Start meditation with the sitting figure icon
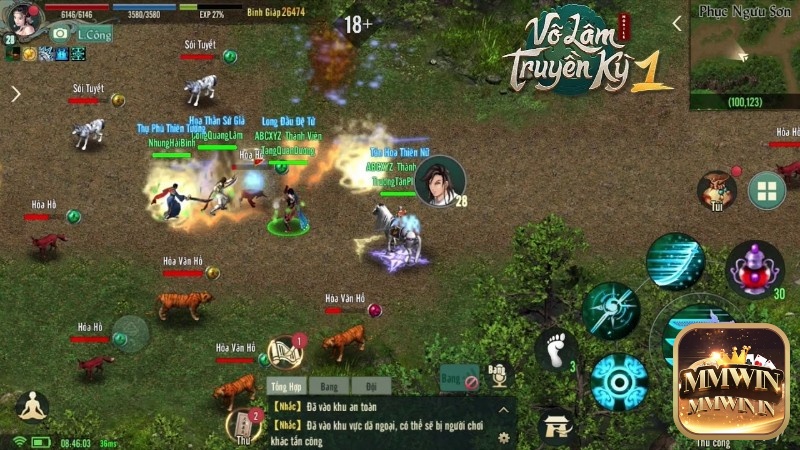Screen dimensions: 800x450 [33, 407]
